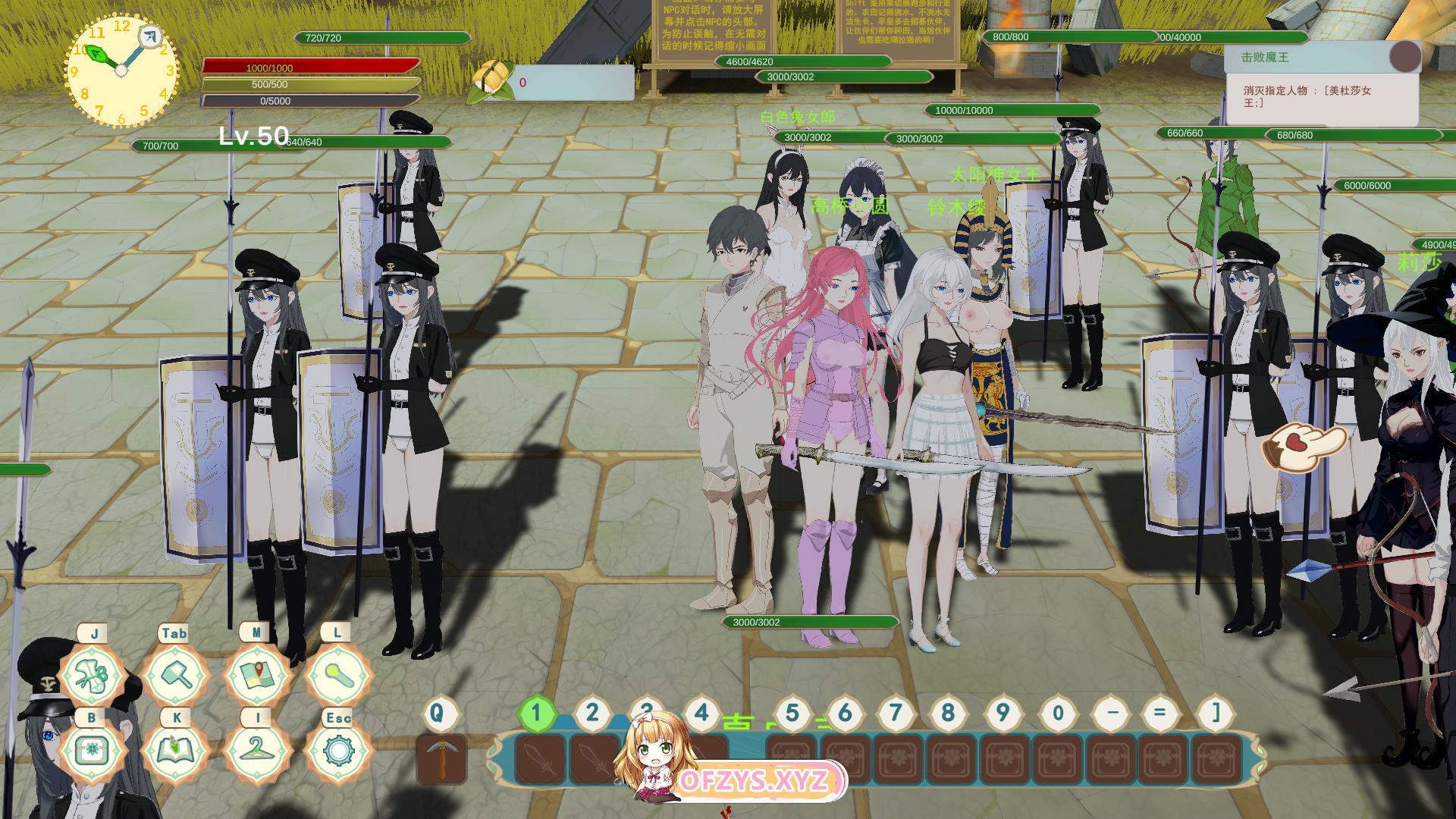Open the world map icon
This screenshot has height=819, width=1456.
pos(256,675)
